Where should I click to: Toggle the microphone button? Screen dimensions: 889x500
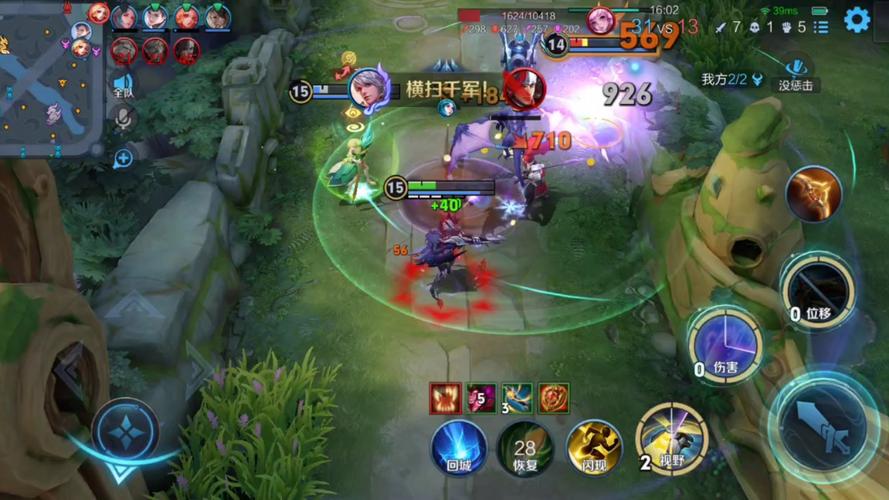point(123,119)
